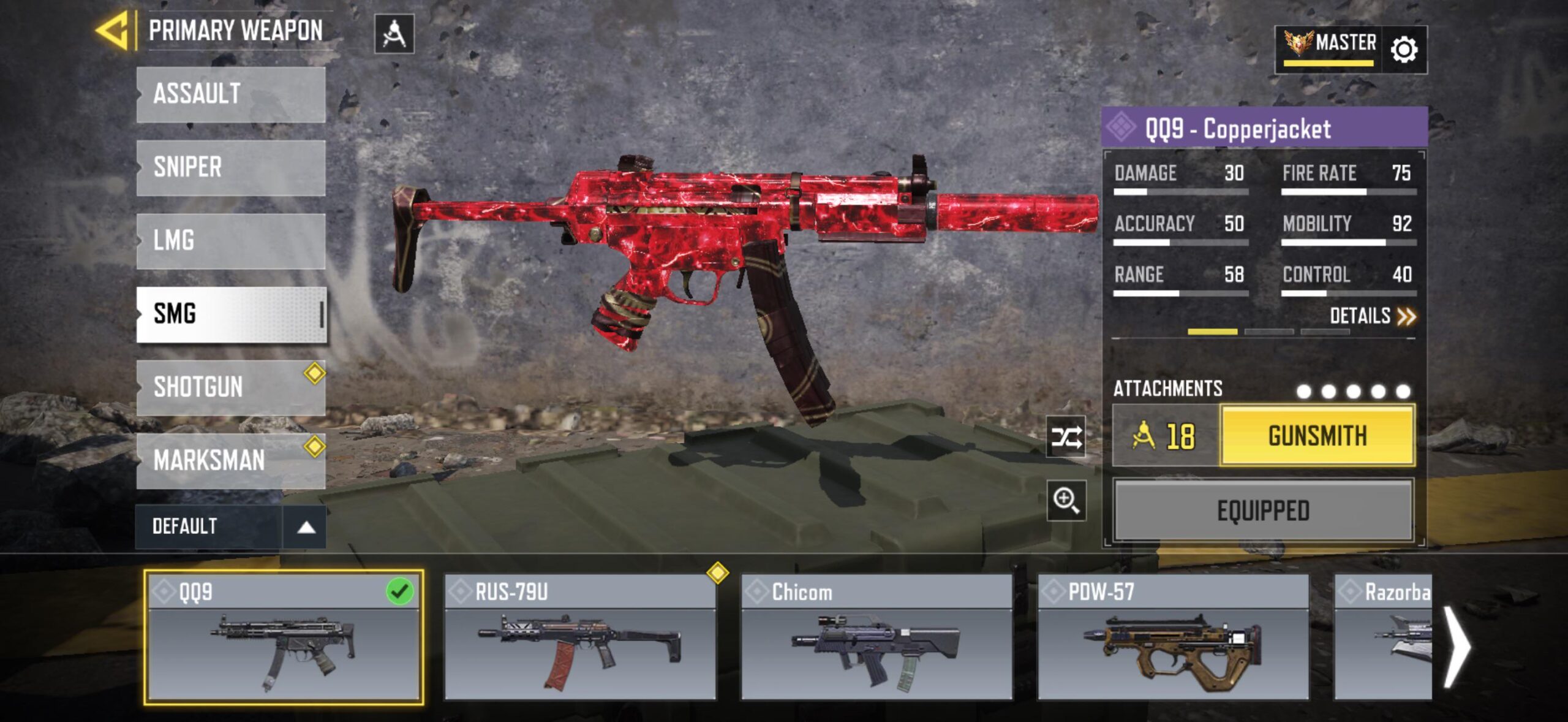This screenshot has width=1568, height=722.
Task: Open the LMG weapon category
Action: (231, 241)
